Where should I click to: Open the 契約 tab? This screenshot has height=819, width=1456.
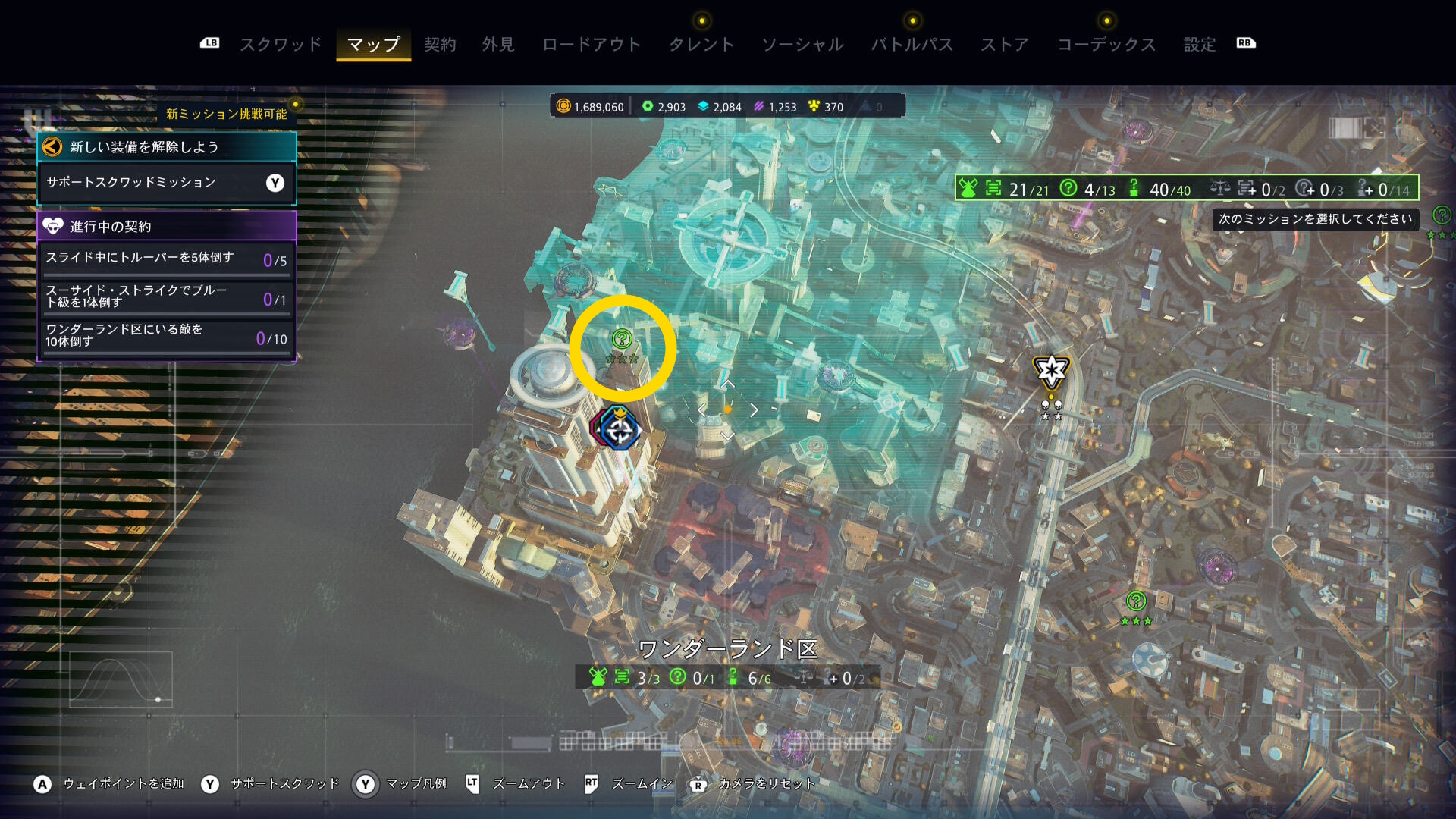(x=440, y=45)
